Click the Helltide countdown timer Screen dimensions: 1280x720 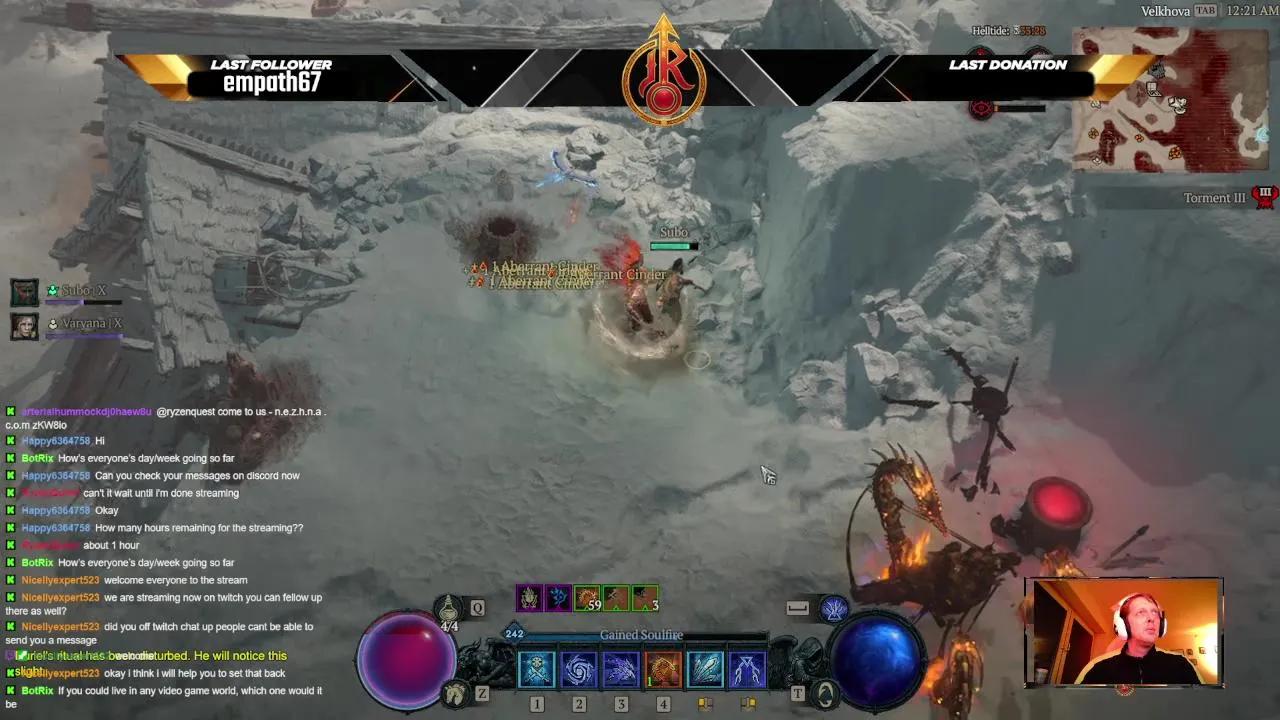coord(1006,30)
